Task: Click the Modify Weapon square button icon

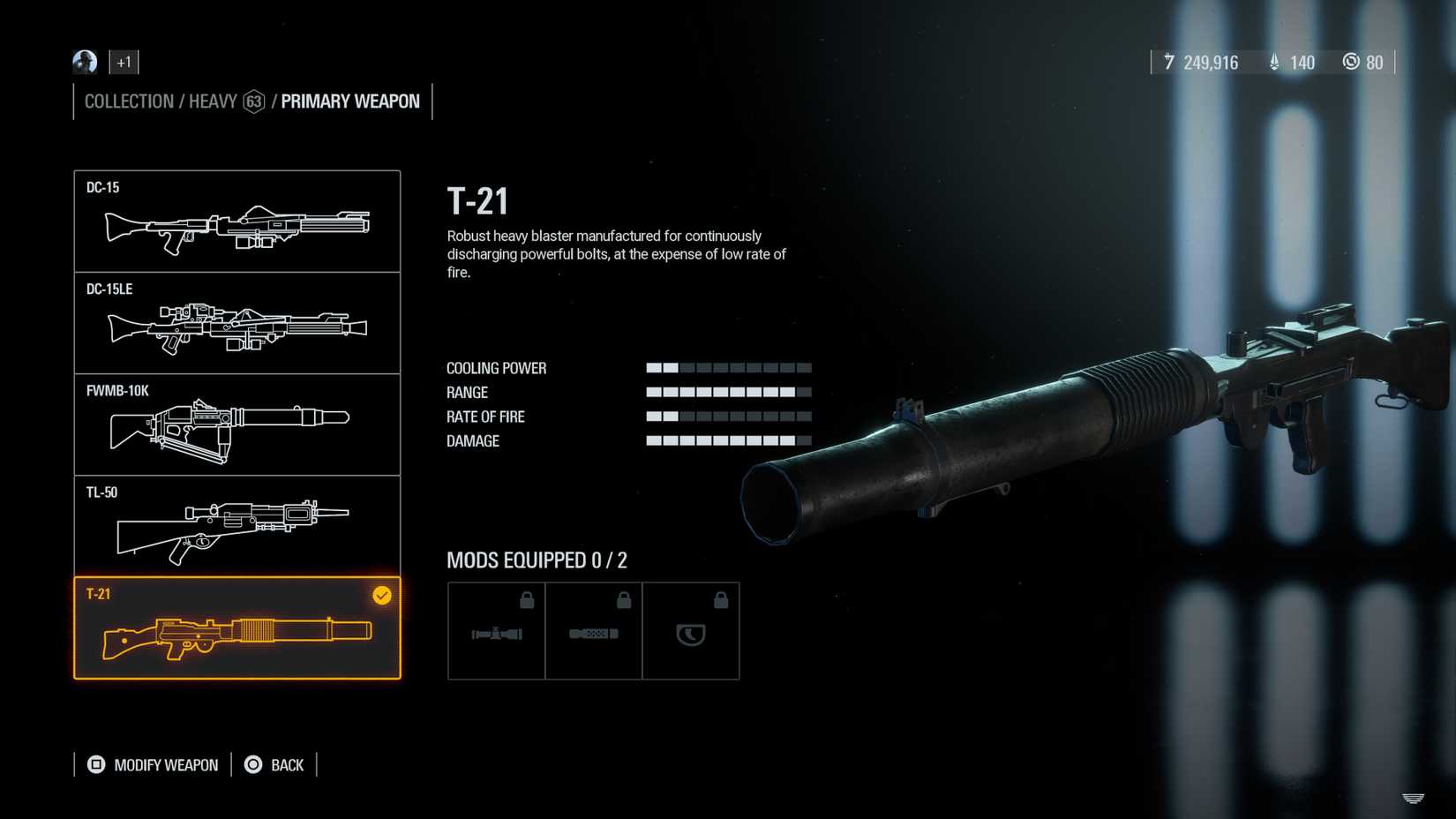Action: click(x=94, y=764)
